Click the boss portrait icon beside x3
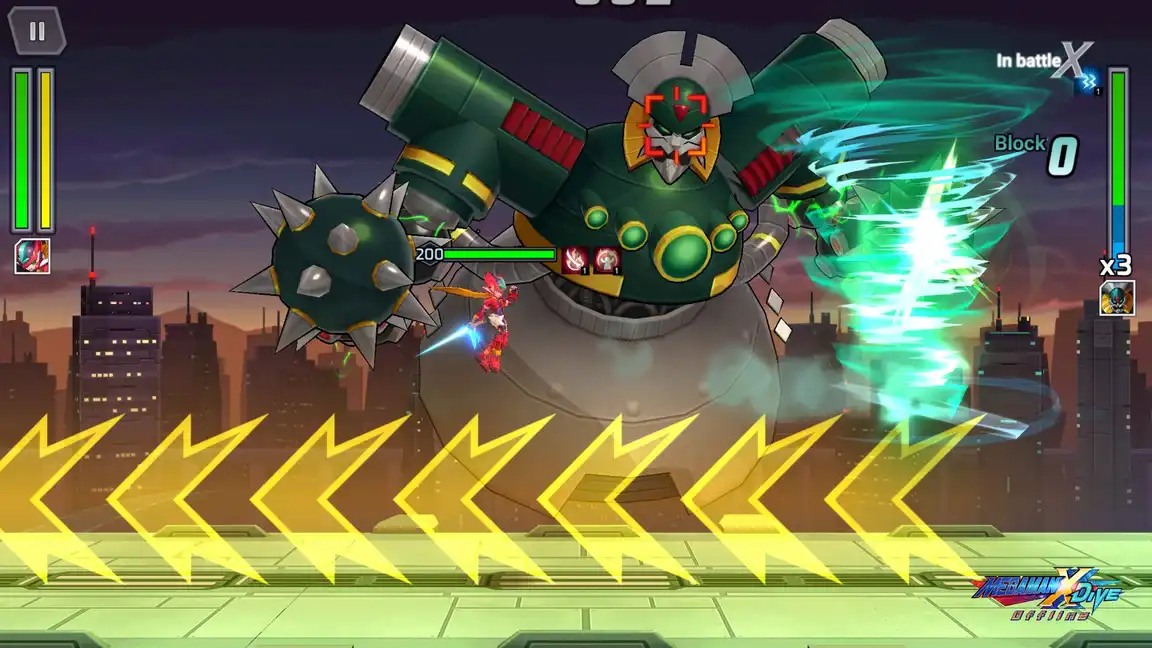Viewport: 1152px width, 648px height. 1117,298
